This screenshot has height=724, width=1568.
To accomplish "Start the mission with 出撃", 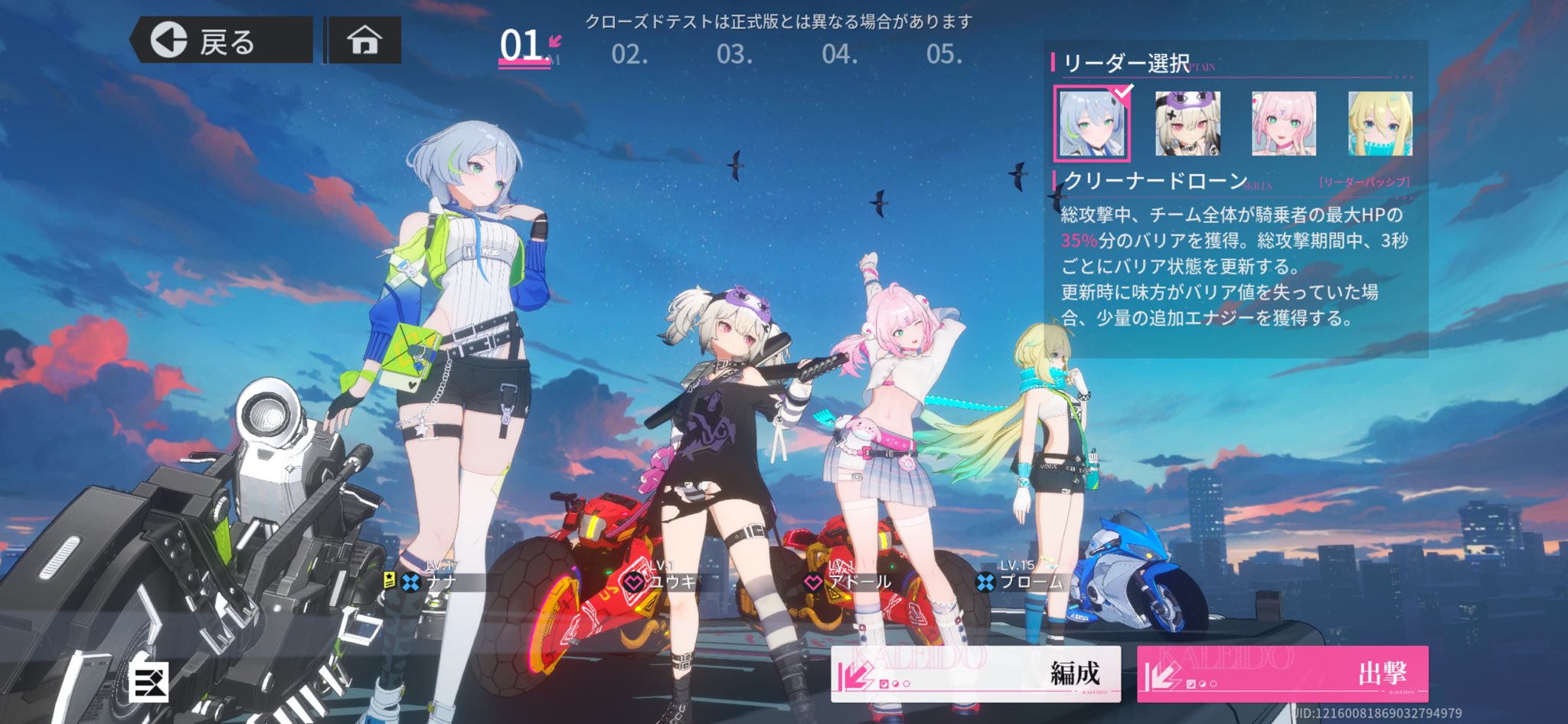I will click(x=1282, y=673).
